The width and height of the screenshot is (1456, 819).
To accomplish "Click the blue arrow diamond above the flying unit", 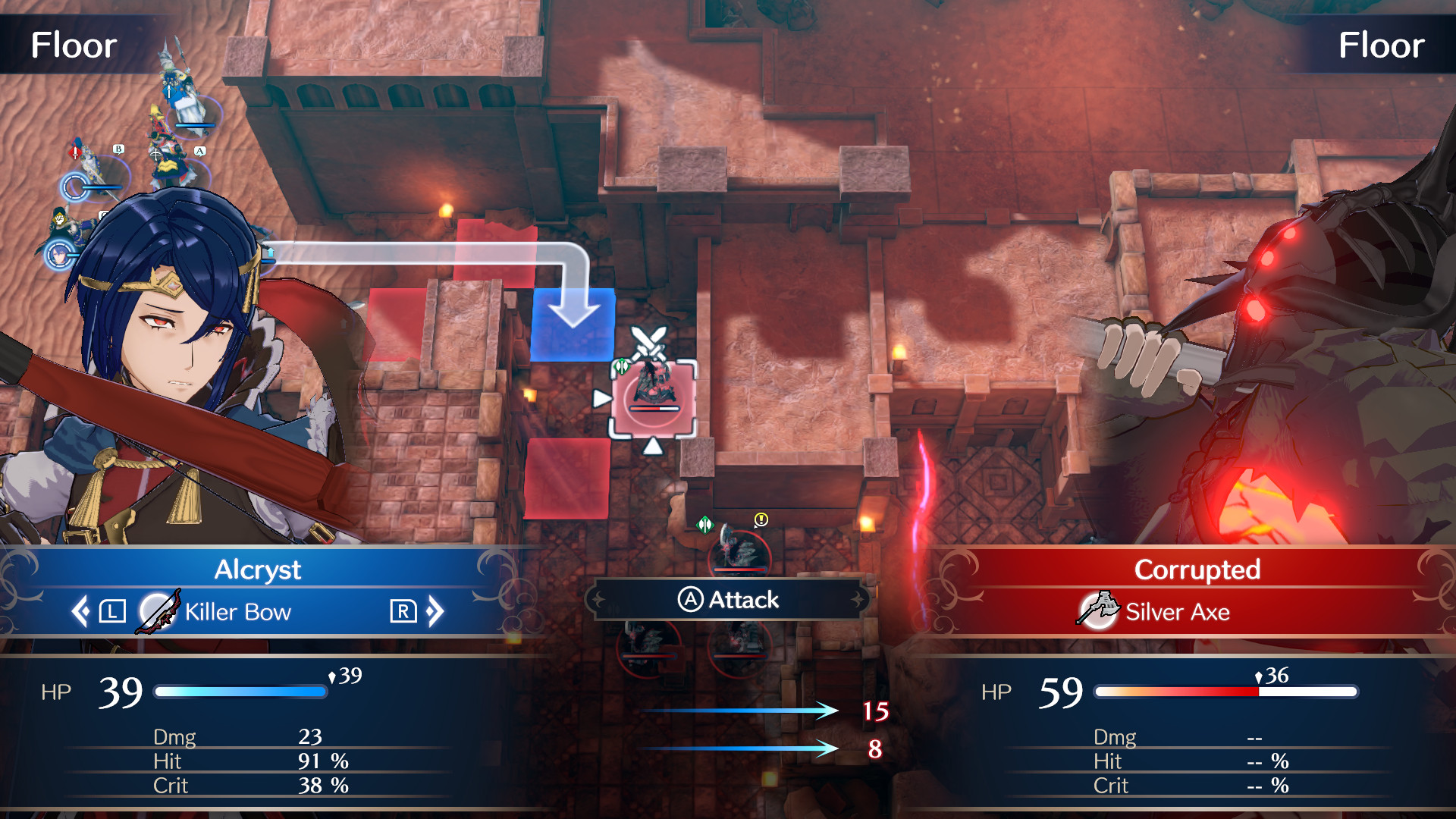I will pyautogui.click(x=168, y=91).
